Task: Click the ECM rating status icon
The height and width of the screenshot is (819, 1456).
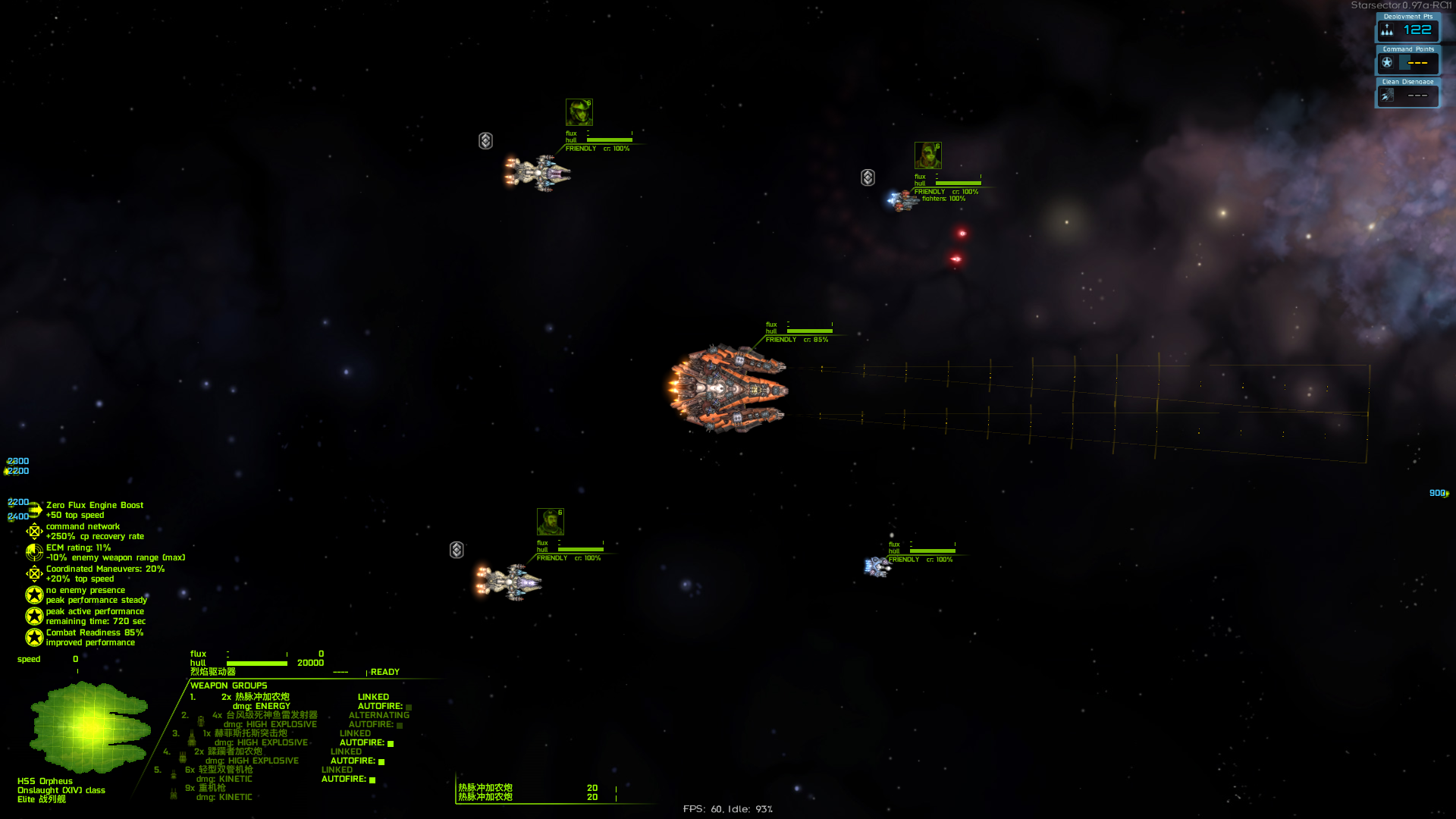Action: (x=34, y=553)
